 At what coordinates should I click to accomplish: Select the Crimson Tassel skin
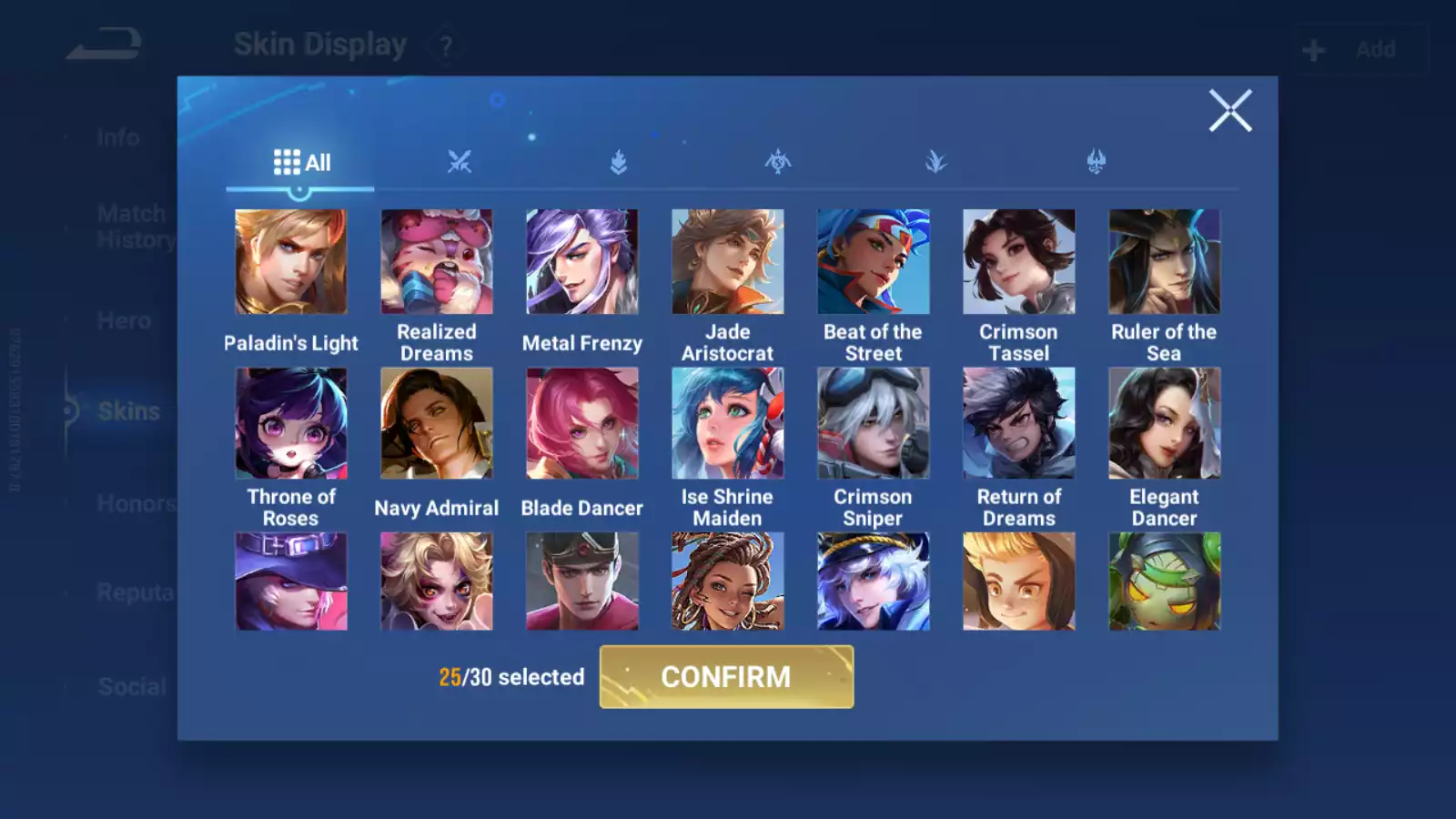click(x=1019, y=262)
